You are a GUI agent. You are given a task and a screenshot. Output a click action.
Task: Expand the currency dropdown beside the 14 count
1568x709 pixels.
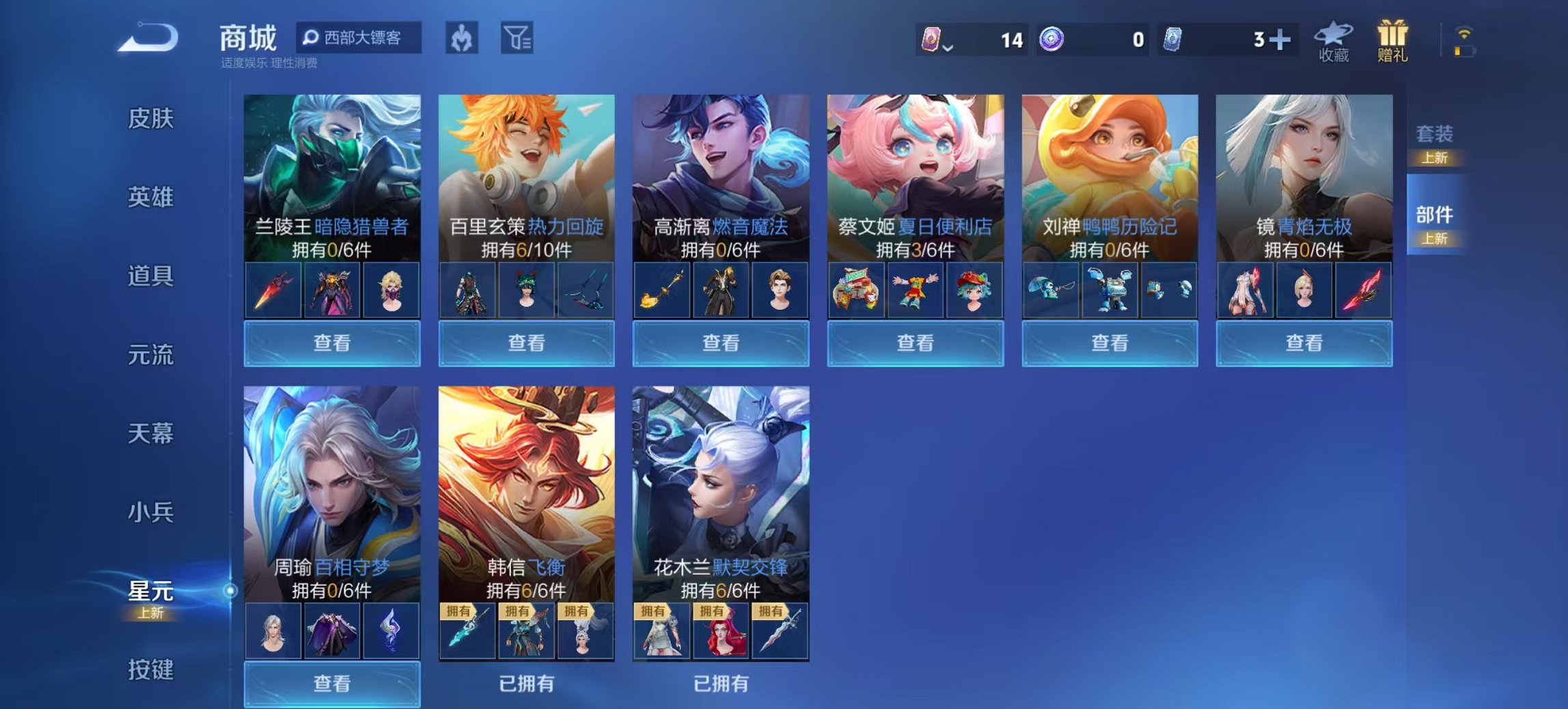pos(950,48)
